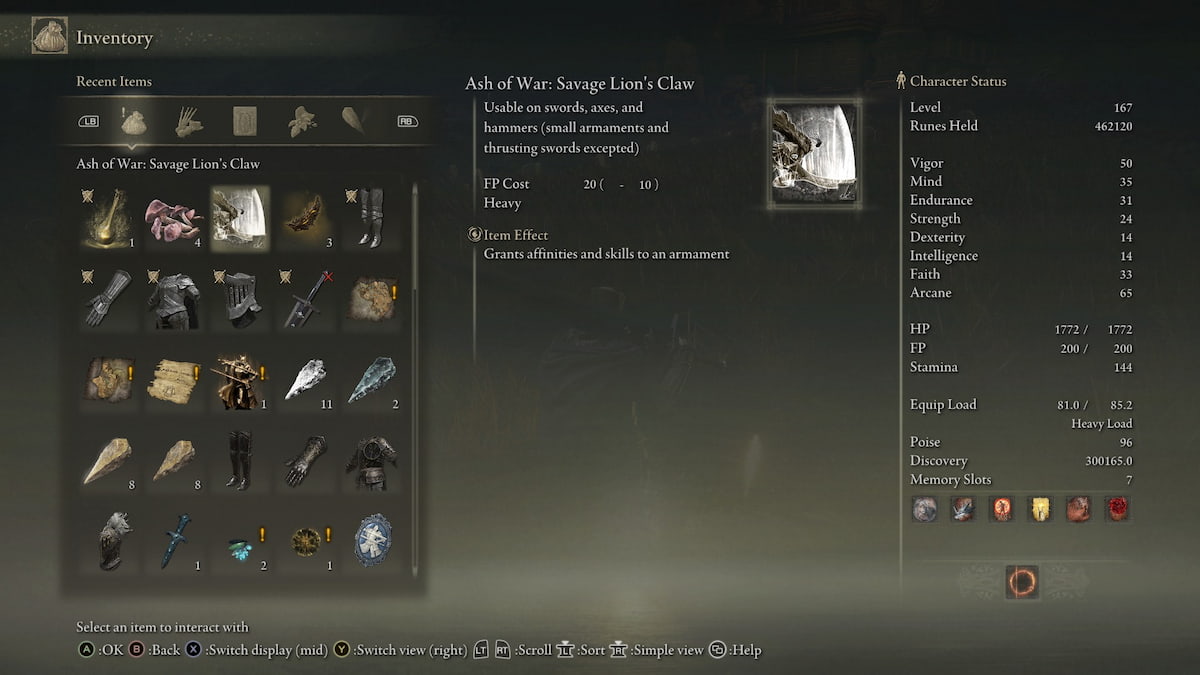Select the pink mushroom cluster item
The height and width of the screenshot is (675, 1200).
[176, 219]
